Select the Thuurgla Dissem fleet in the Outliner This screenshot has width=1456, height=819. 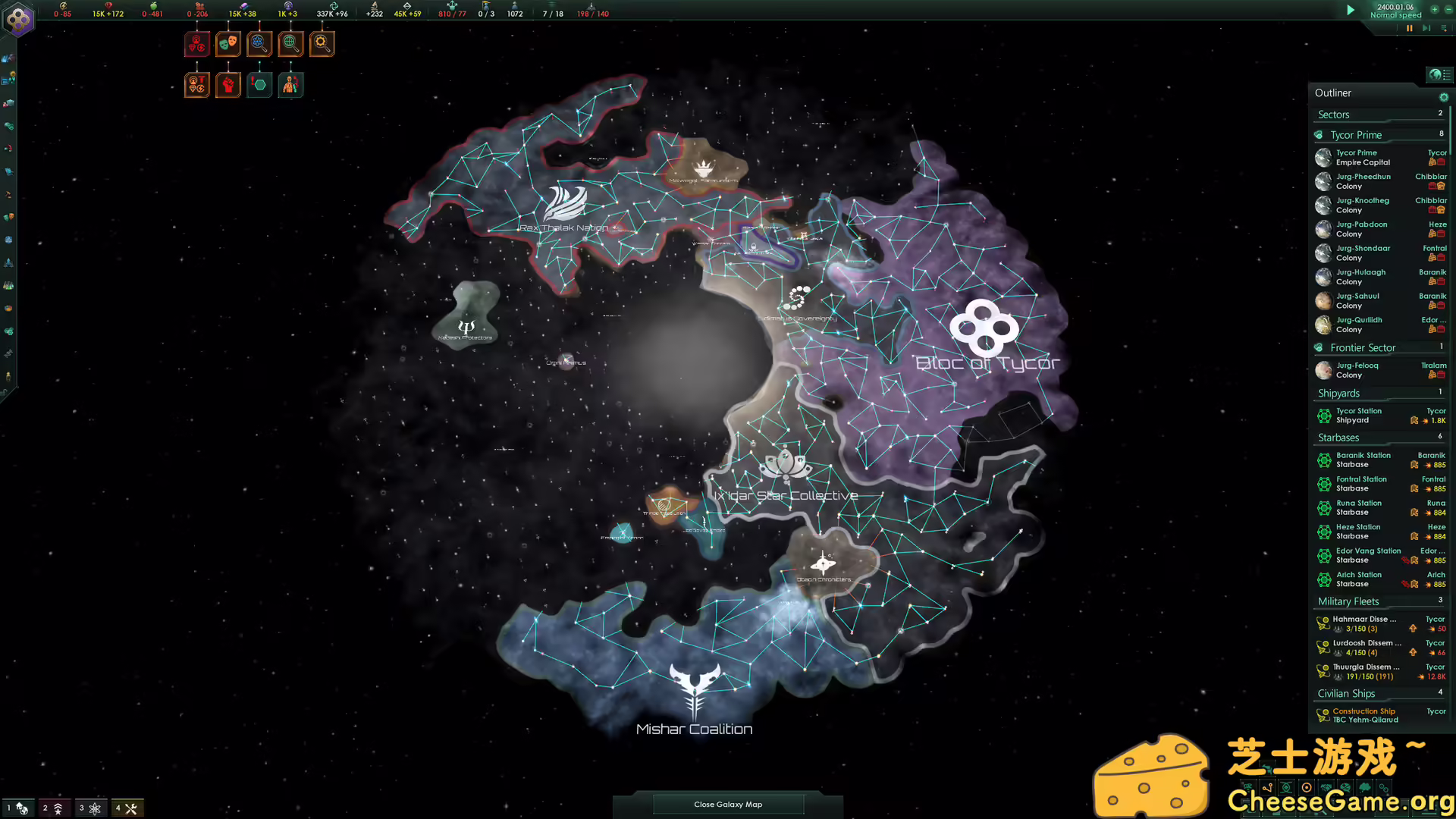click(x=1365, y=670)
